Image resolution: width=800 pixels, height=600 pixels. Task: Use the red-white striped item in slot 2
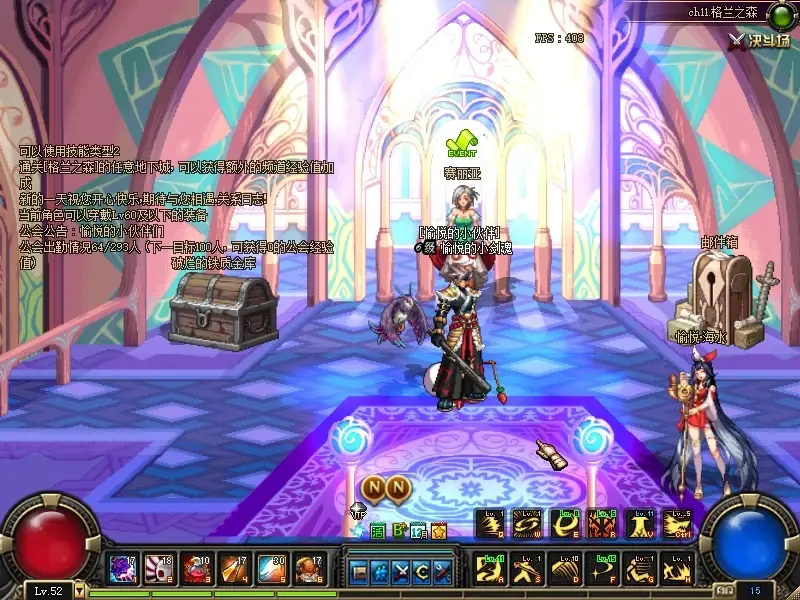[159, 570]
